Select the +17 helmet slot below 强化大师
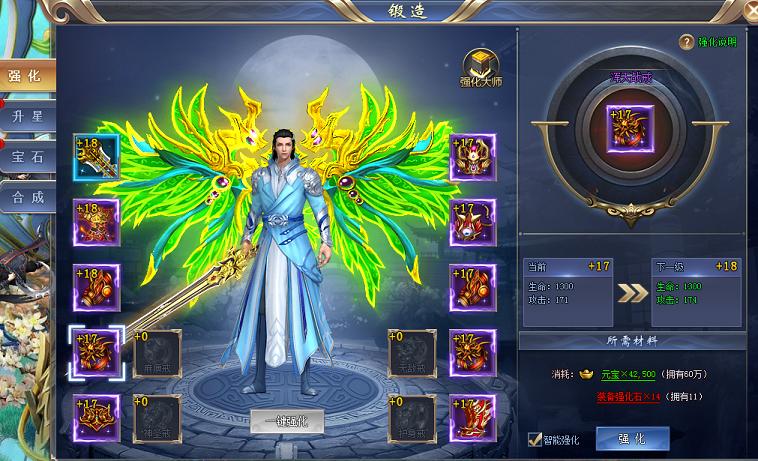The height and width of the screenshot is (461, 758). click(x=472, y=158)
